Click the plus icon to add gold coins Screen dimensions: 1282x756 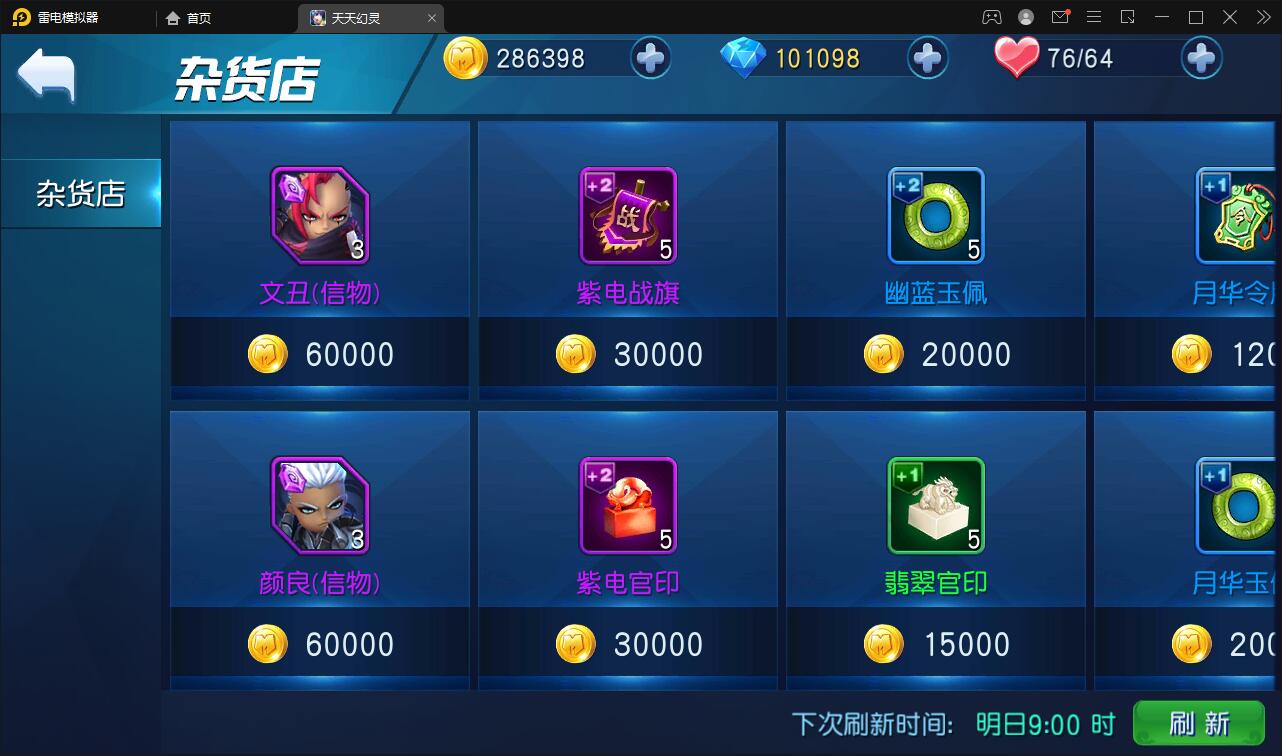[x=651, y=58]
